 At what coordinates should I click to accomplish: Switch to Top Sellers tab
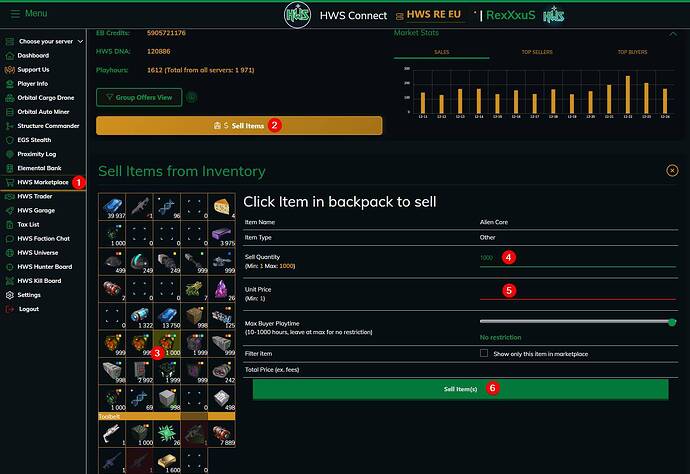point(536,51)
